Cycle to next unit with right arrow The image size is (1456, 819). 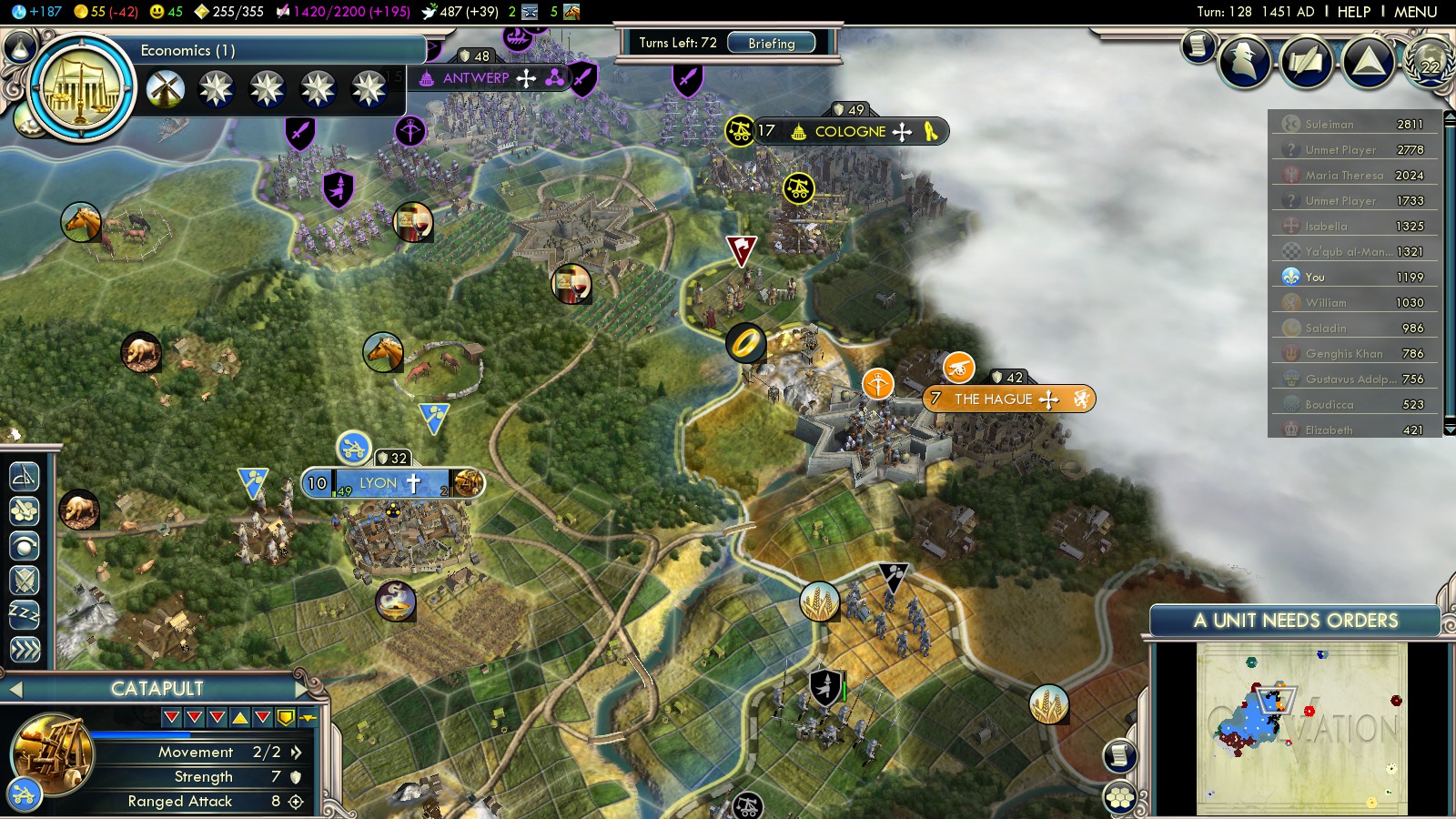tap(302, 689)
